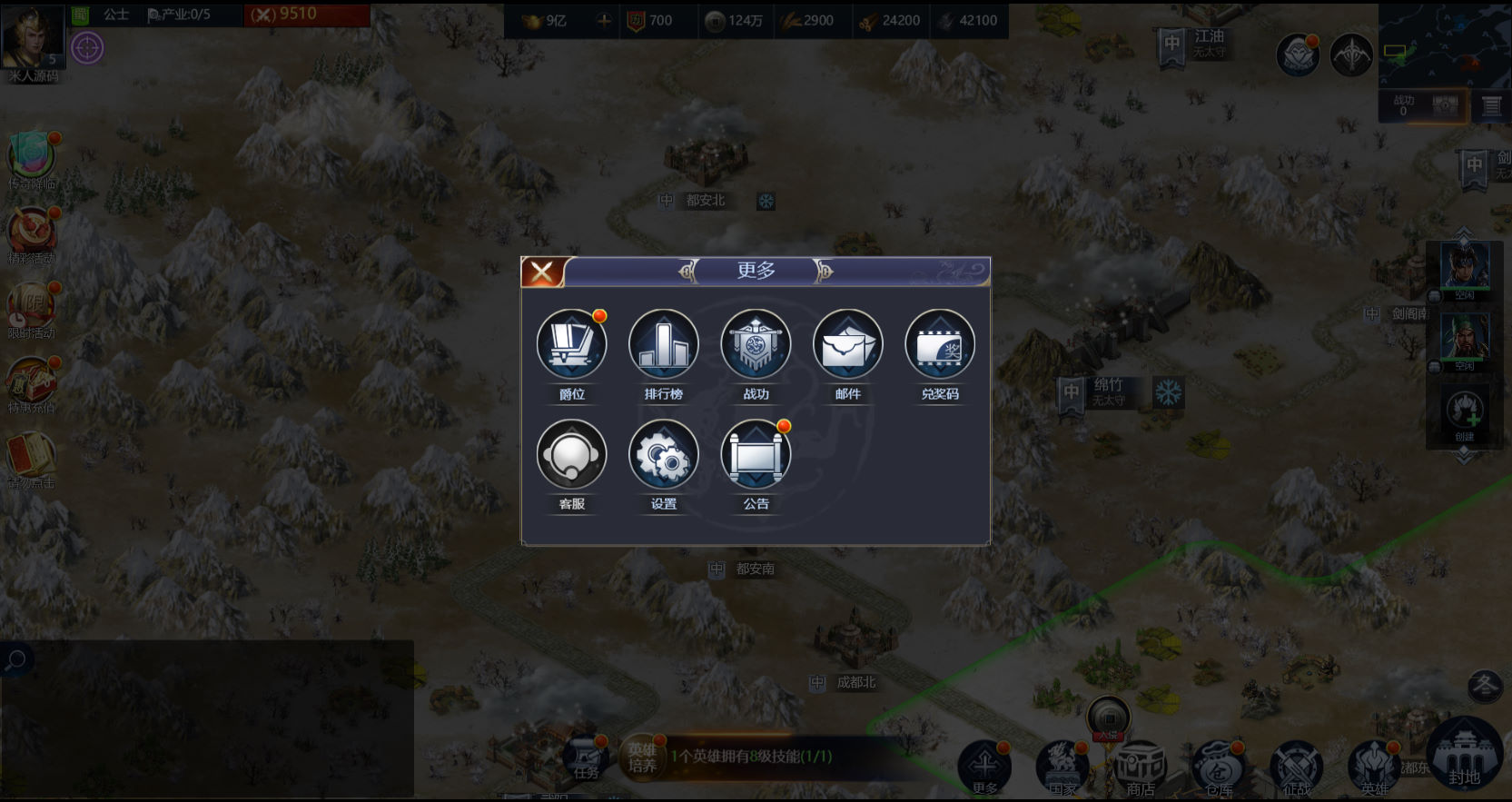Open the 兑奖码 redeem code entry
The height and width of the screenshot is (802, 1512).
point(940,345)
